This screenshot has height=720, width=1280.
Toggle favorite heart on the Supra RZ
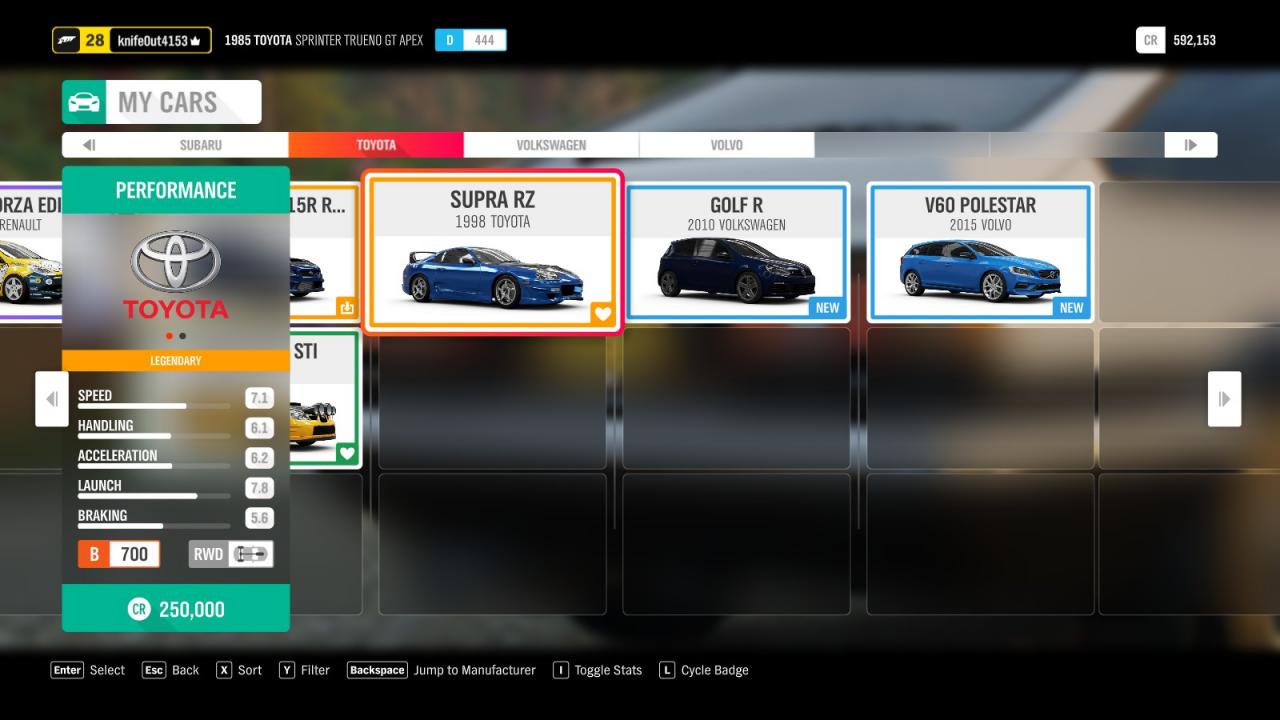pos(602,313)
